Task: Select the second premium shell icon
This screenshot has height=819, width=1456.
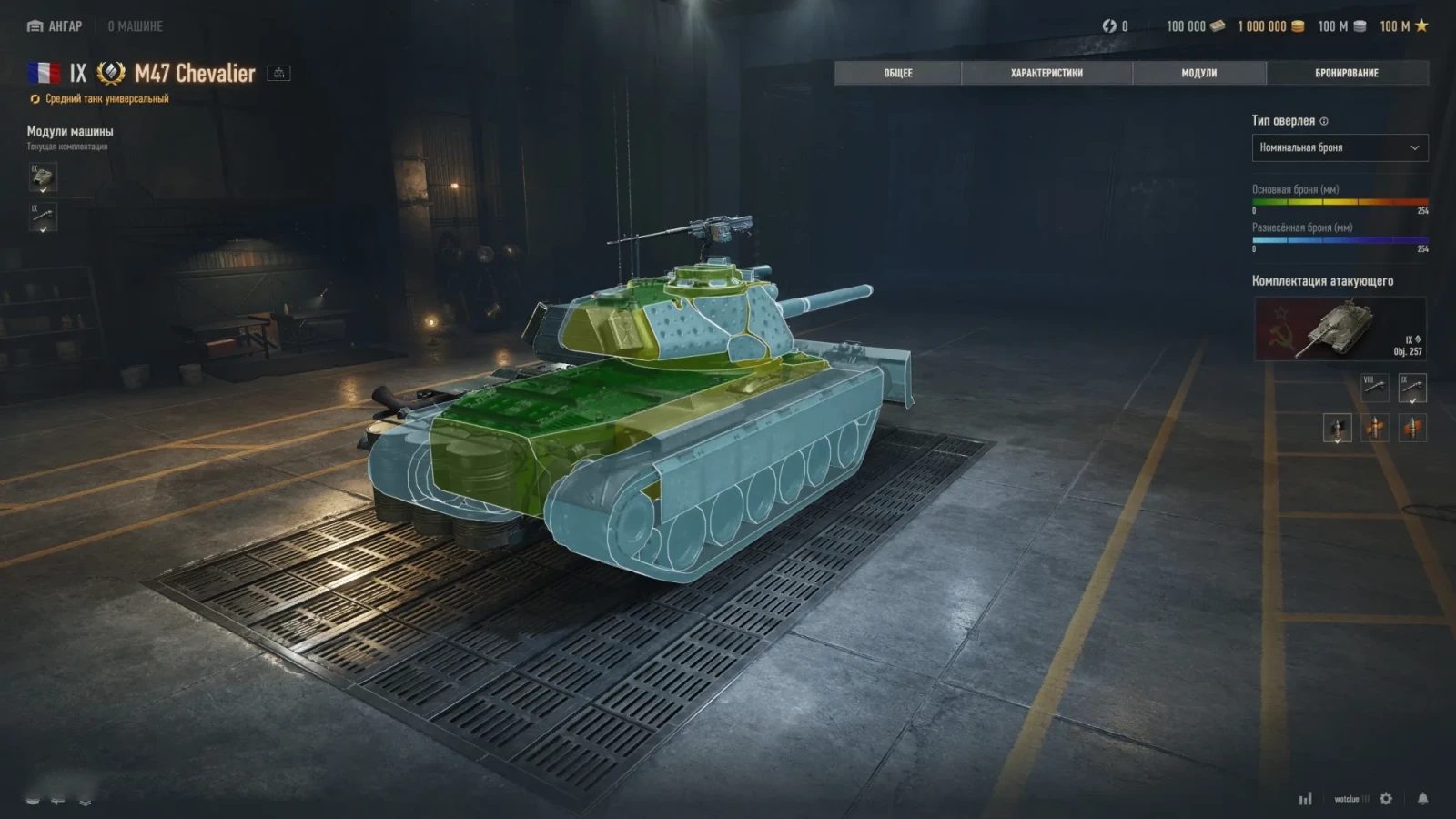Action: [x=1375, y=428]
